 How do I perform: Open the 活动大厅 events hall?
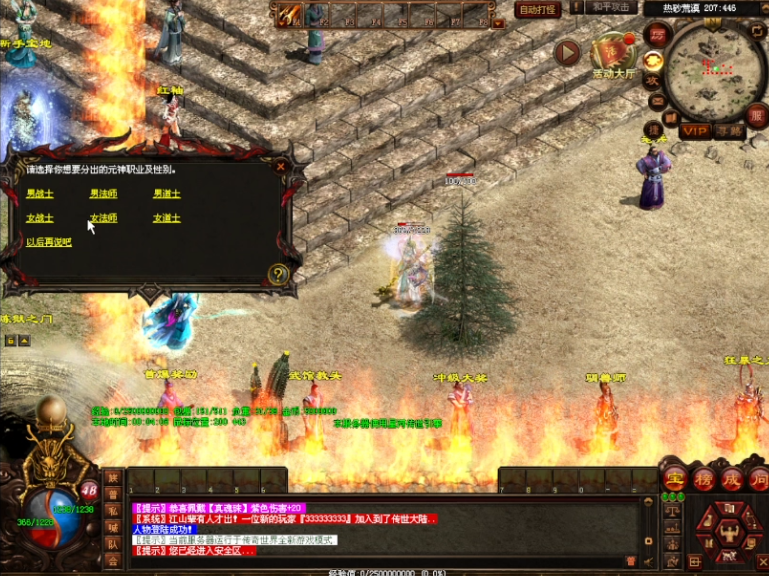click(x=614, y=55)
